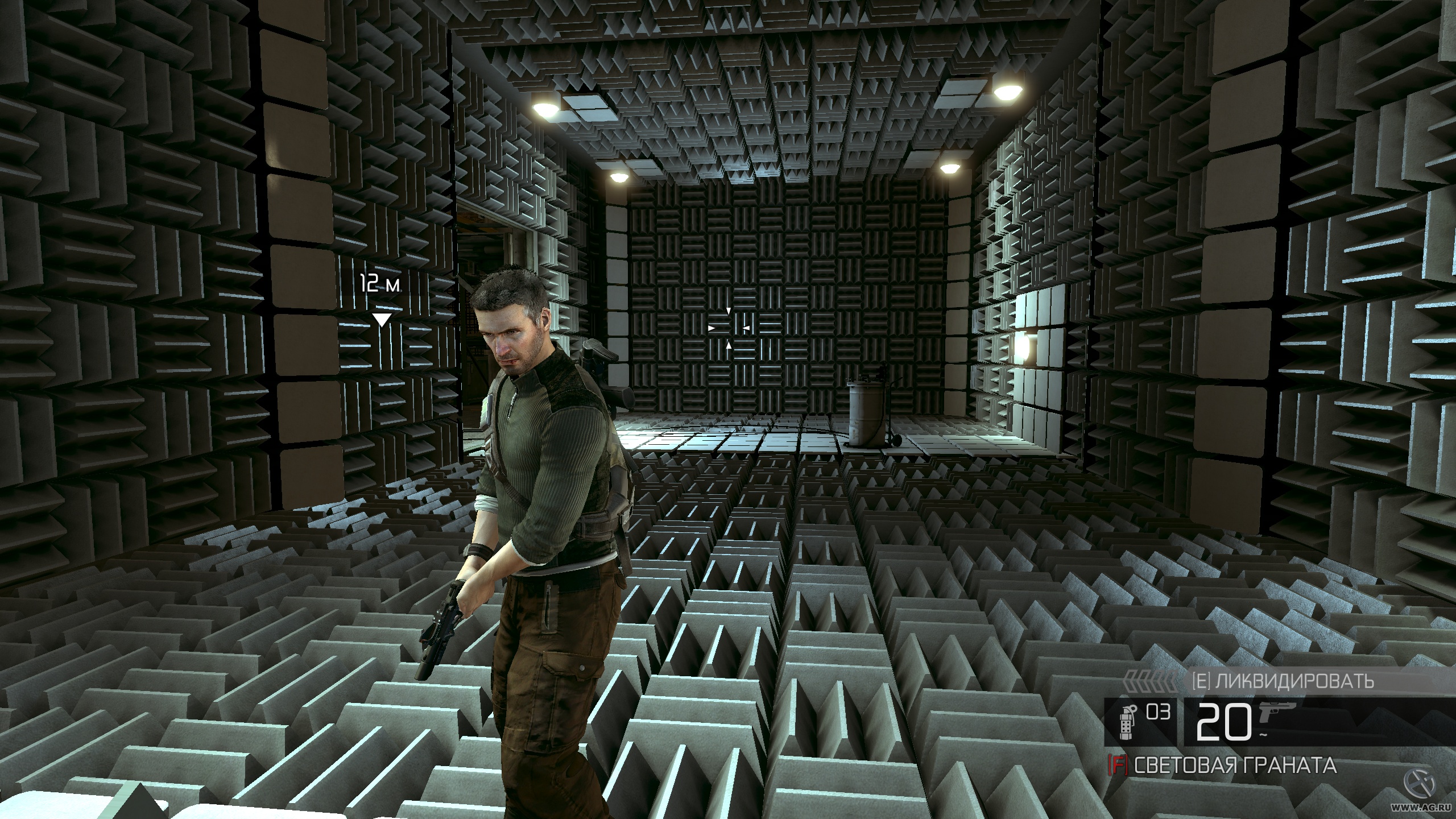Toggle the grenade count badge showing 03
This screenshot has height=819, width=1456.
coord(1159,712)
